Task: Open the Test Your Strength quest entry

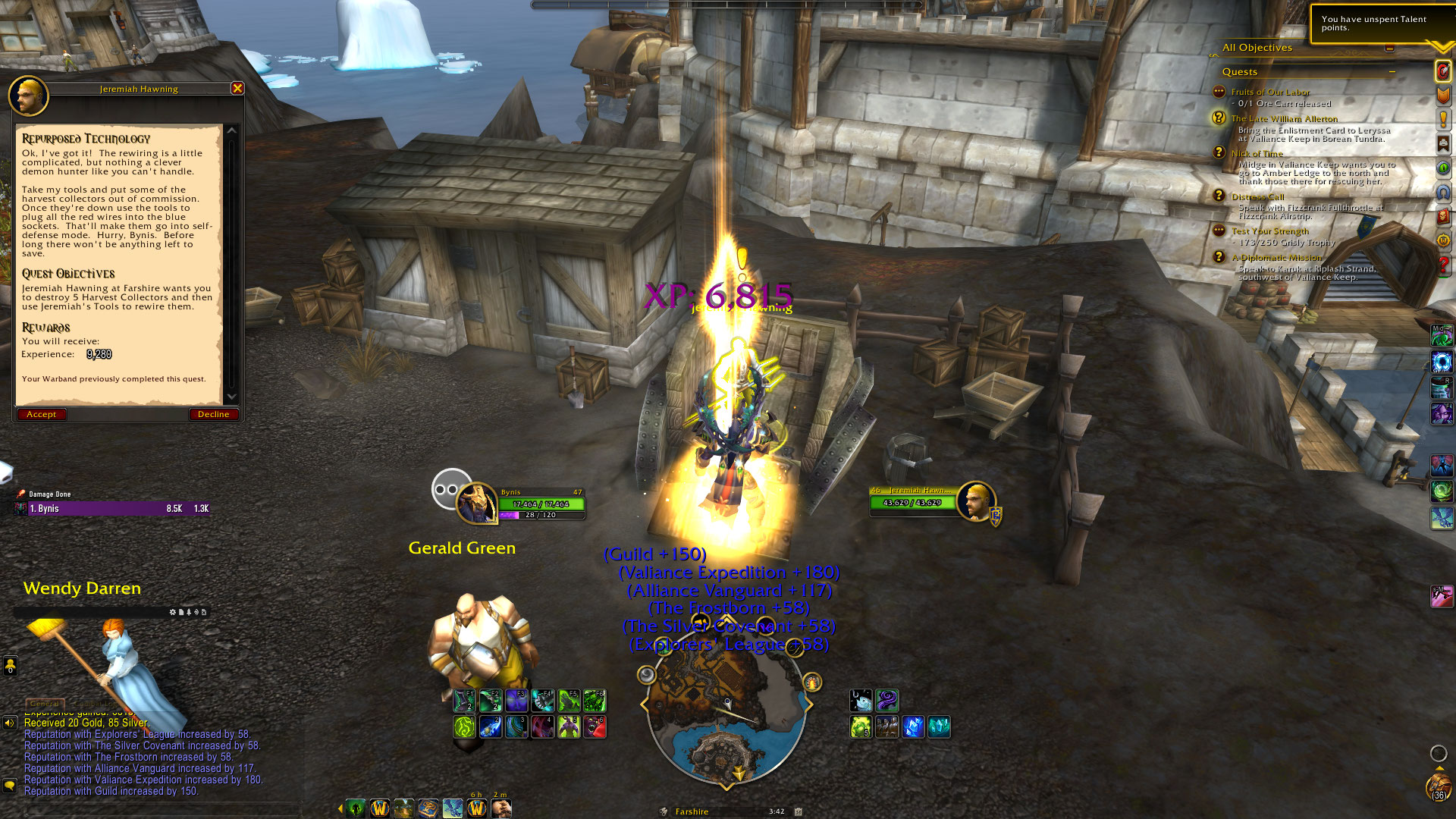Action: pos(1269,231)
